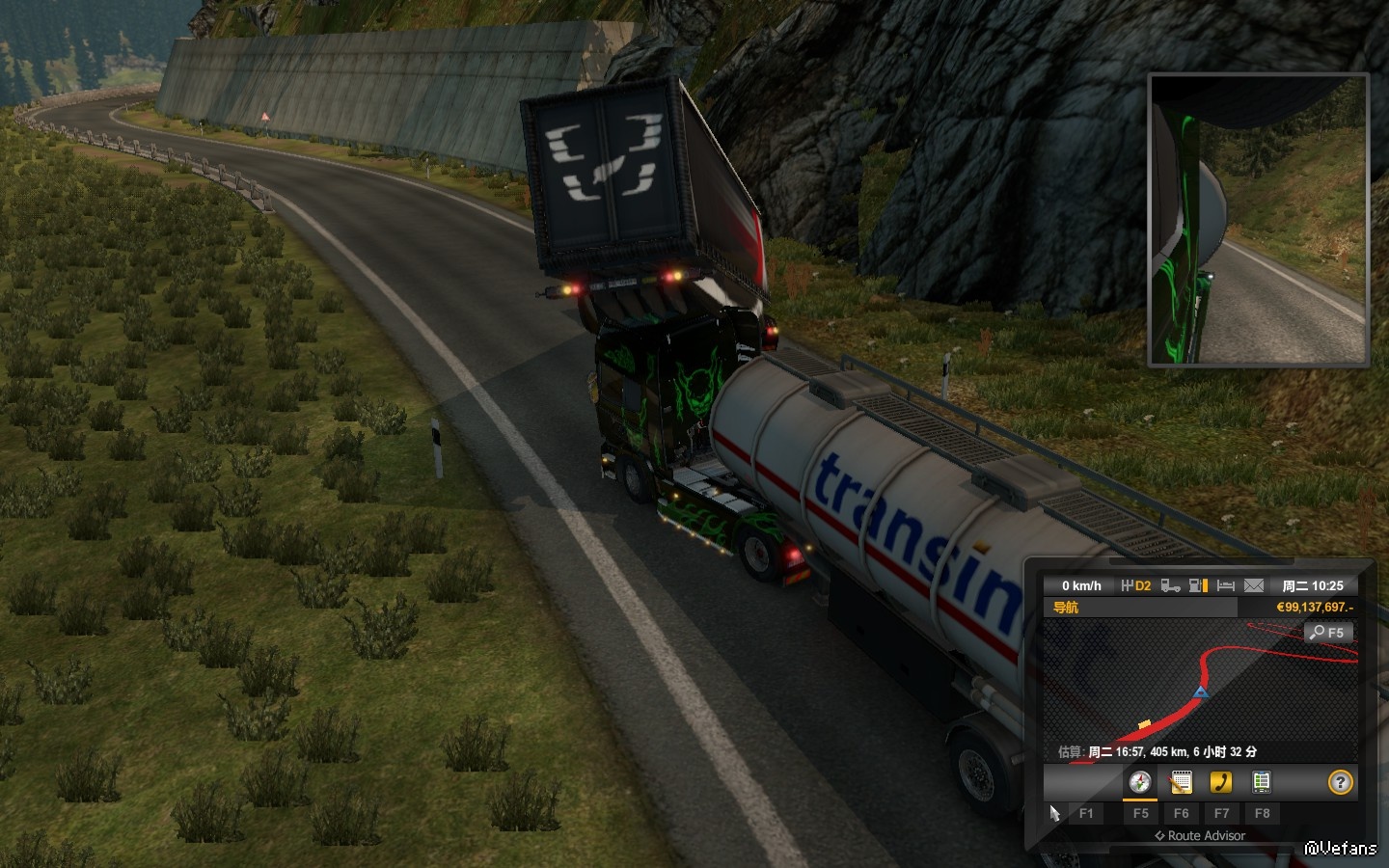The height and width of the screenshot is (868, 1389).
Task: Click the truck damage status icon
Action: pos(1170,585)
